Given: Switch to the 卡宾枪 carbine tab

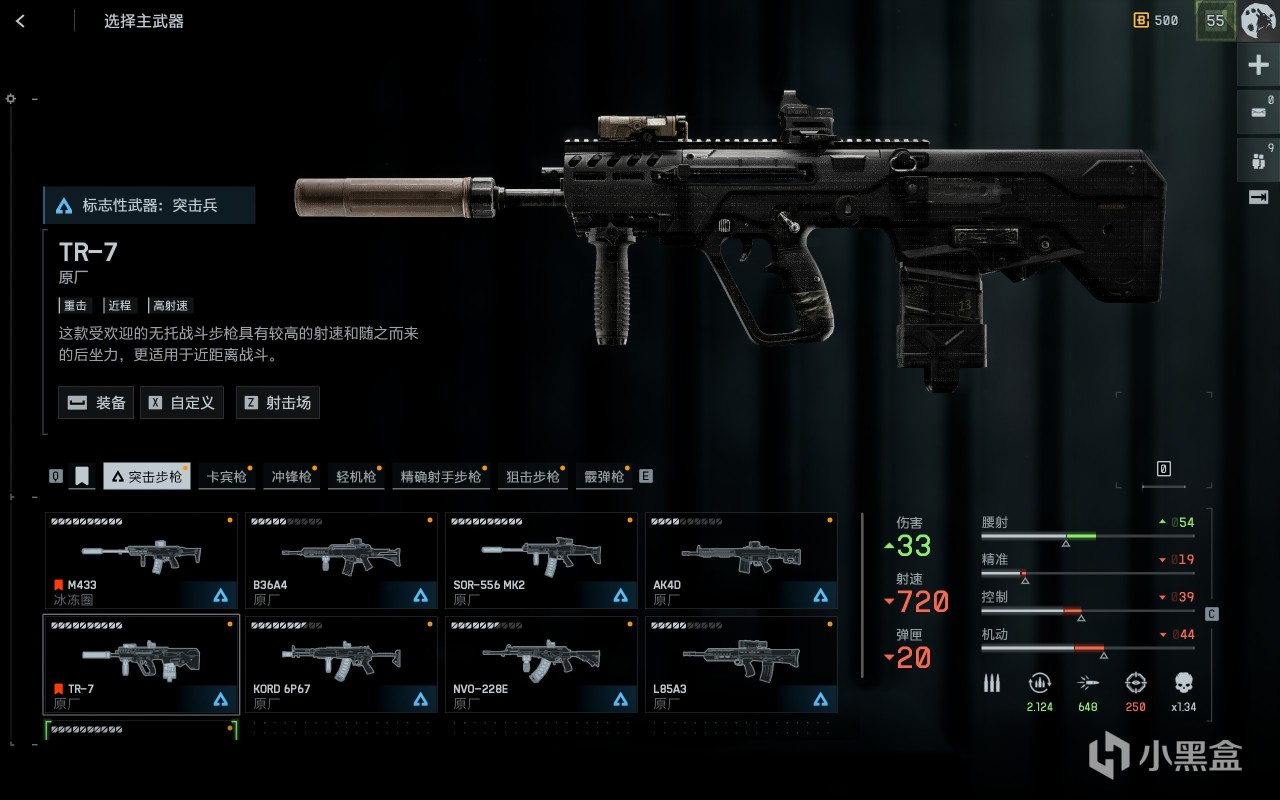Looking at the screenshot, I should [x=225, y=477].
